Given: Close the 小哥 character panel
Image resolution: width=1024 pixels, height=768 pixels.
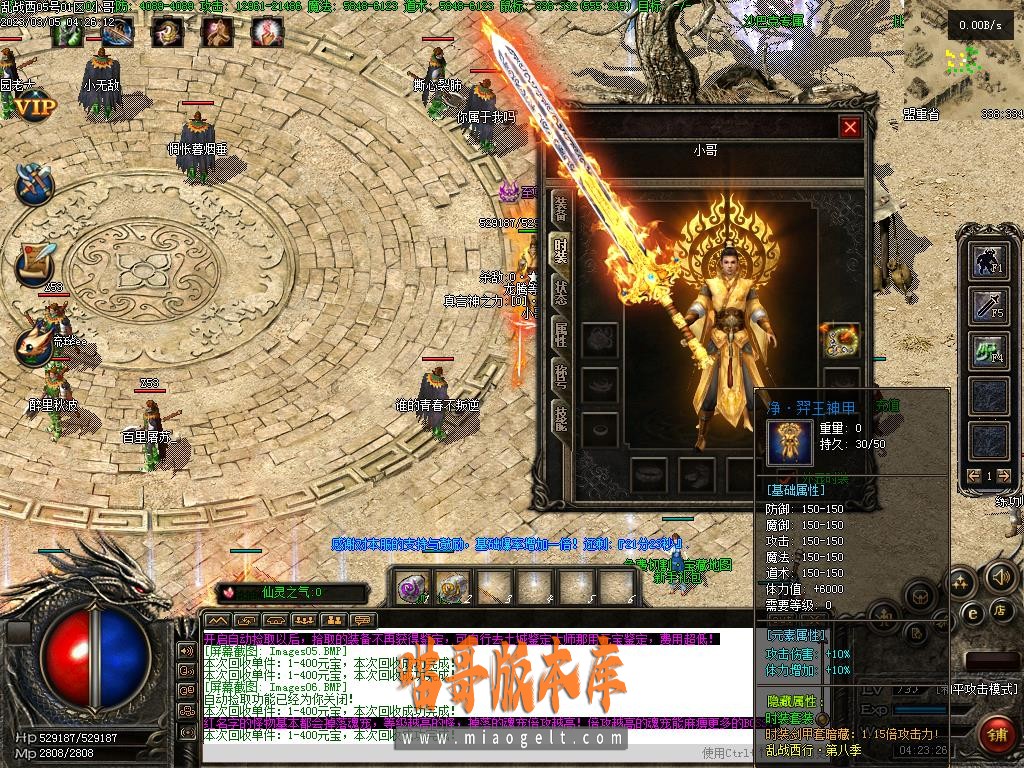Looking at the screenshot, I should pyautogui.click(x=850, y=127).
